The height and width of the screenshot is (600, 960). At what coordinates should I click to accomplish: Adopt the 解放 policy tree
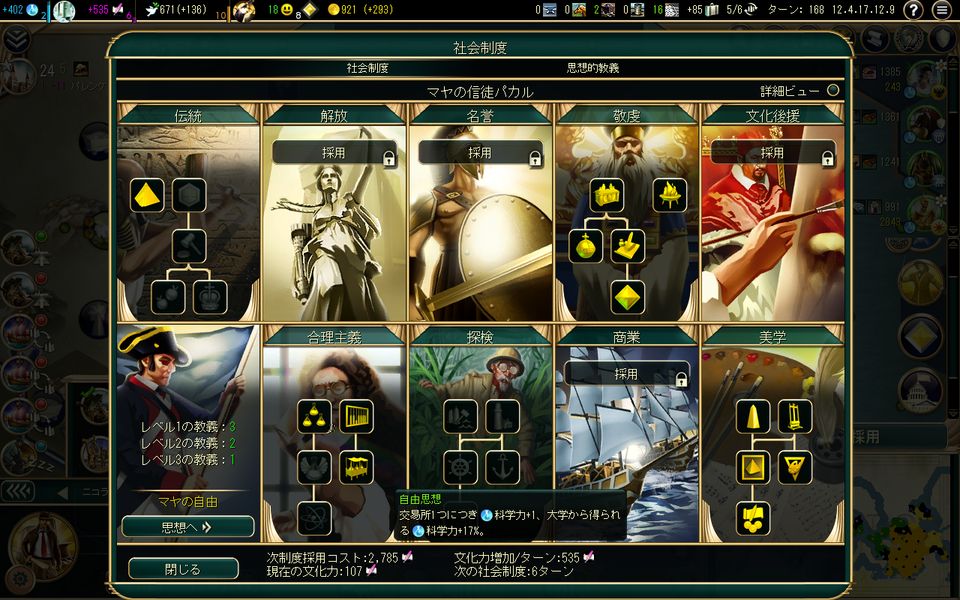pyautogui.click(x=334, y=153)
